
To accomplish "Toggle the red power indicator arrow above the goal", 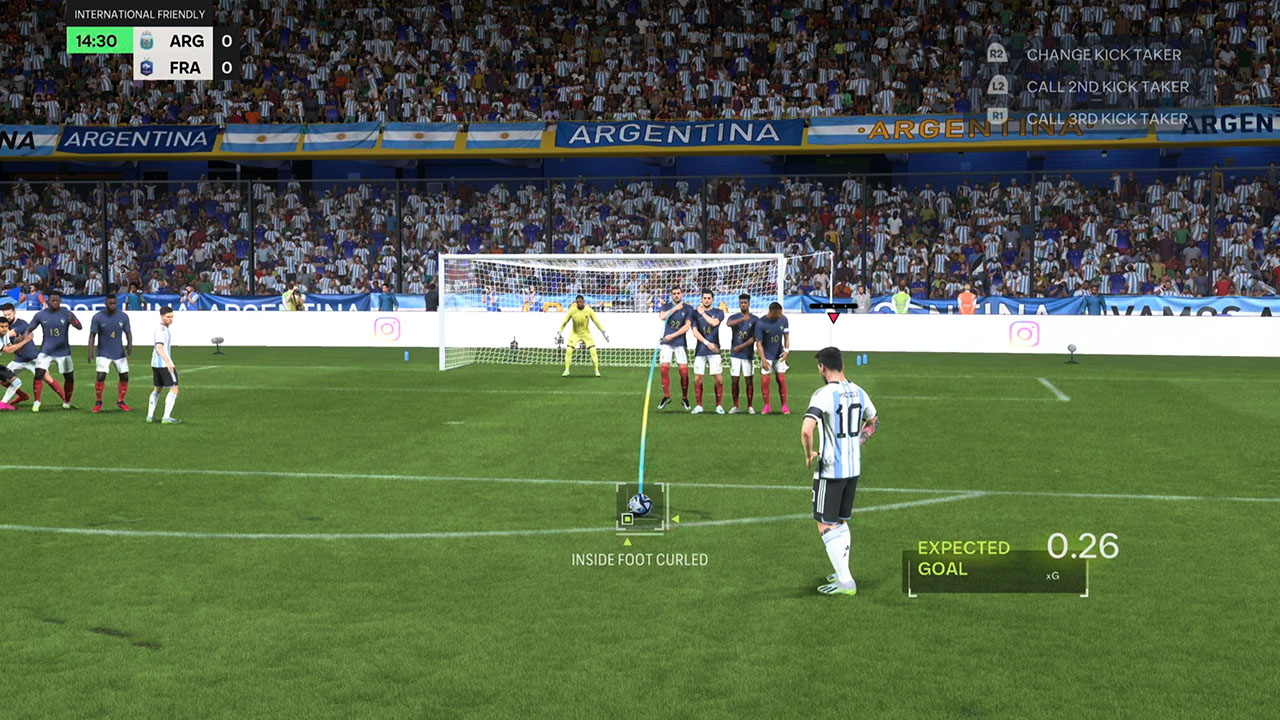I will (x=833, y=316).
